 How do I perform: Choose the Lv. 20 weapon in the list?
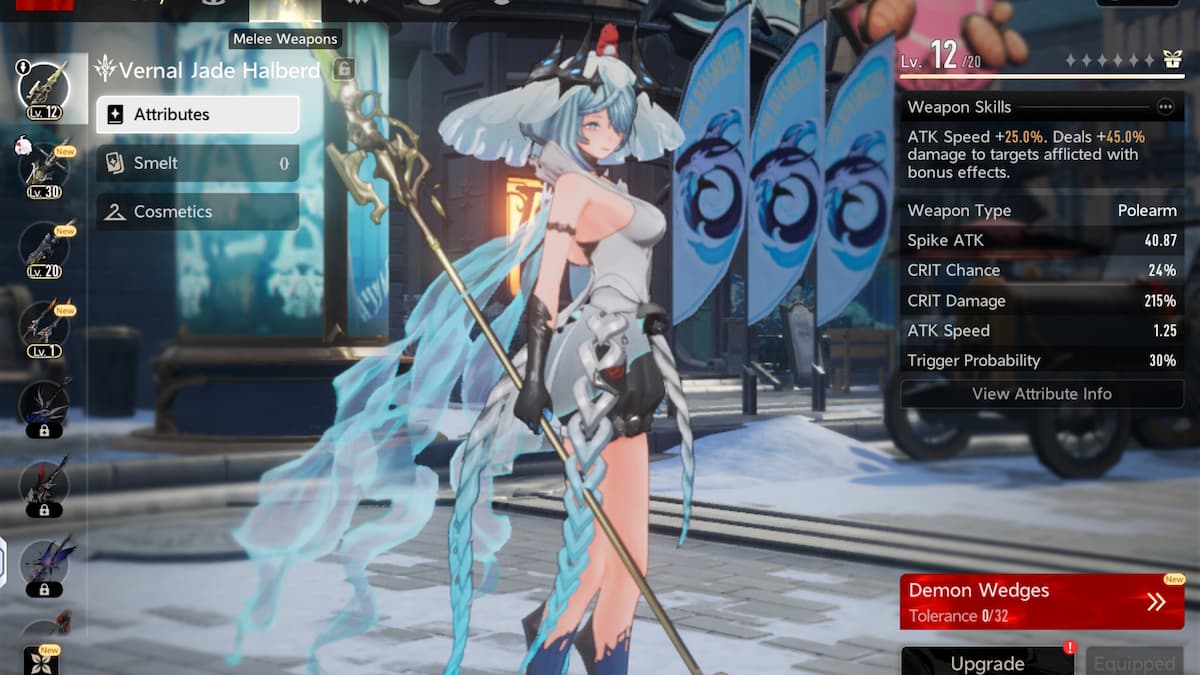point(44,246)
